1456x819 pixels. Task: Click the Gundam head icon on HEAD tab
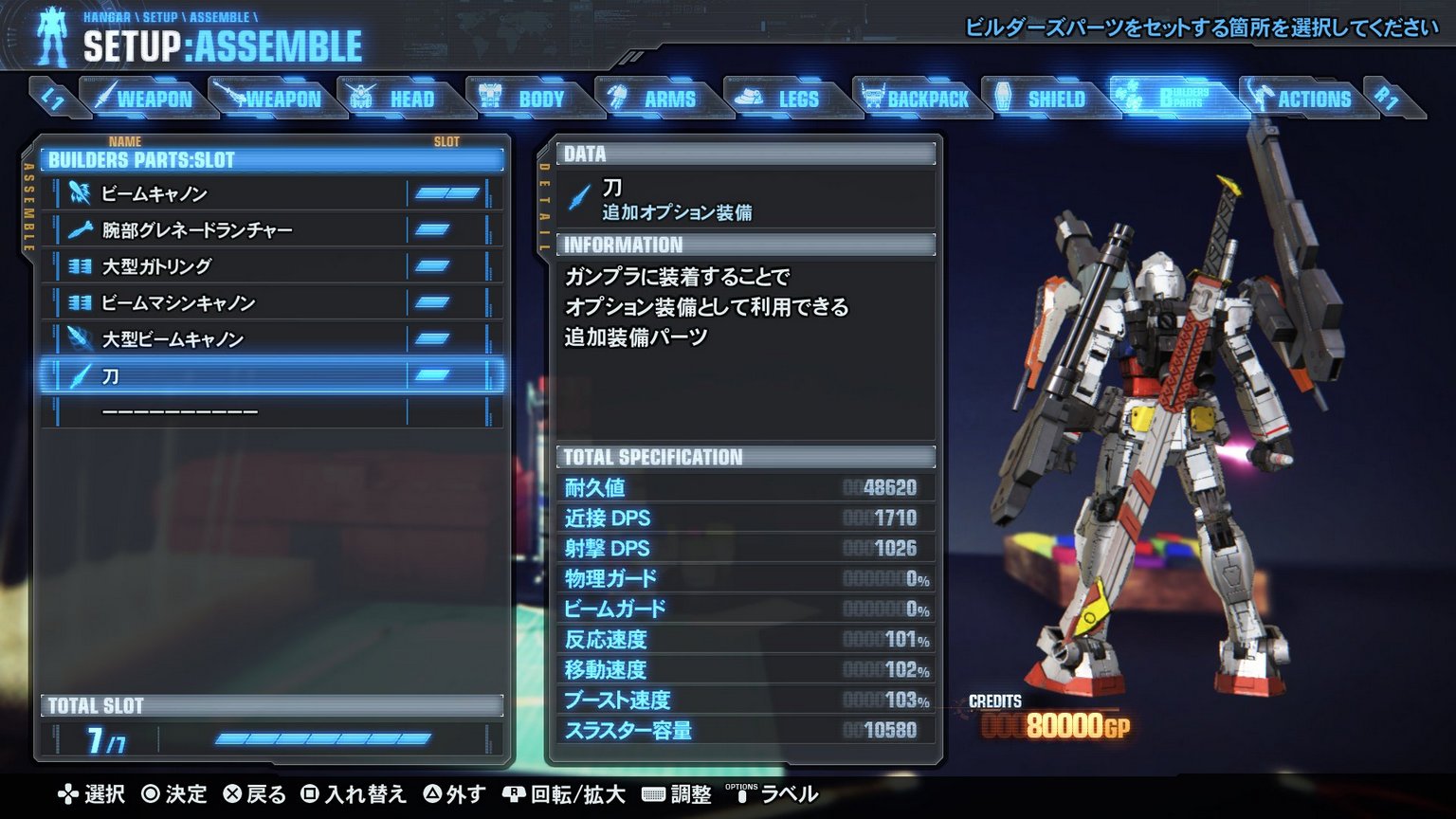(360, 97)
